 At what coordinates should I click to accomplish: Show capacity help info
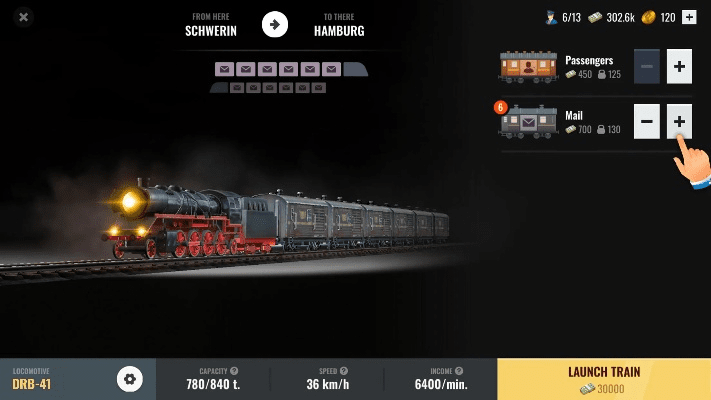[234, 371]
